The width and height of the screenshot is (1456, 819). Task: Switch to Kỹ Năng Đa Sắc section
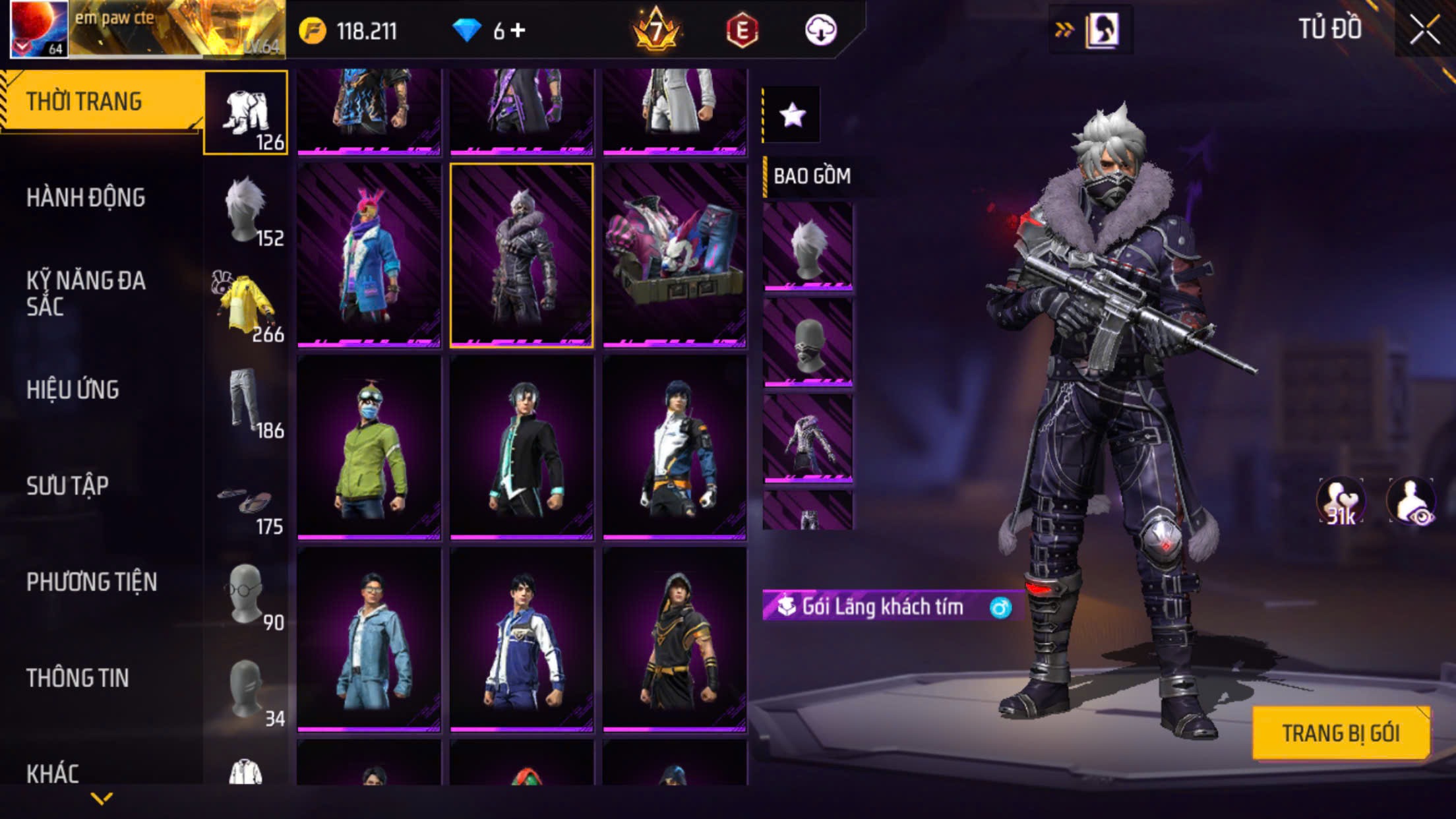(x=86, y=293)
